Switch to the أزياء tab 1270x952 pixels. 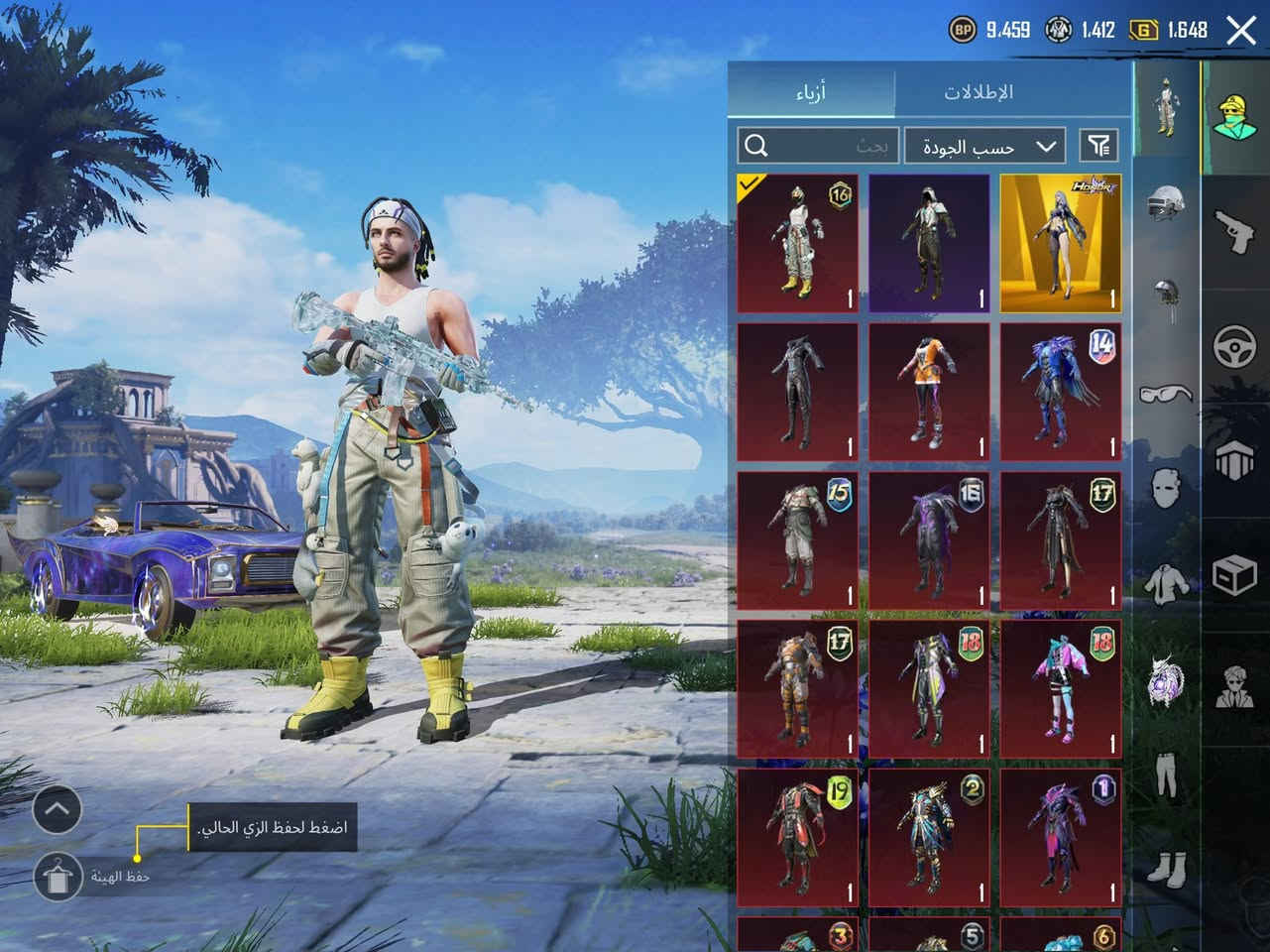point(811,92)
